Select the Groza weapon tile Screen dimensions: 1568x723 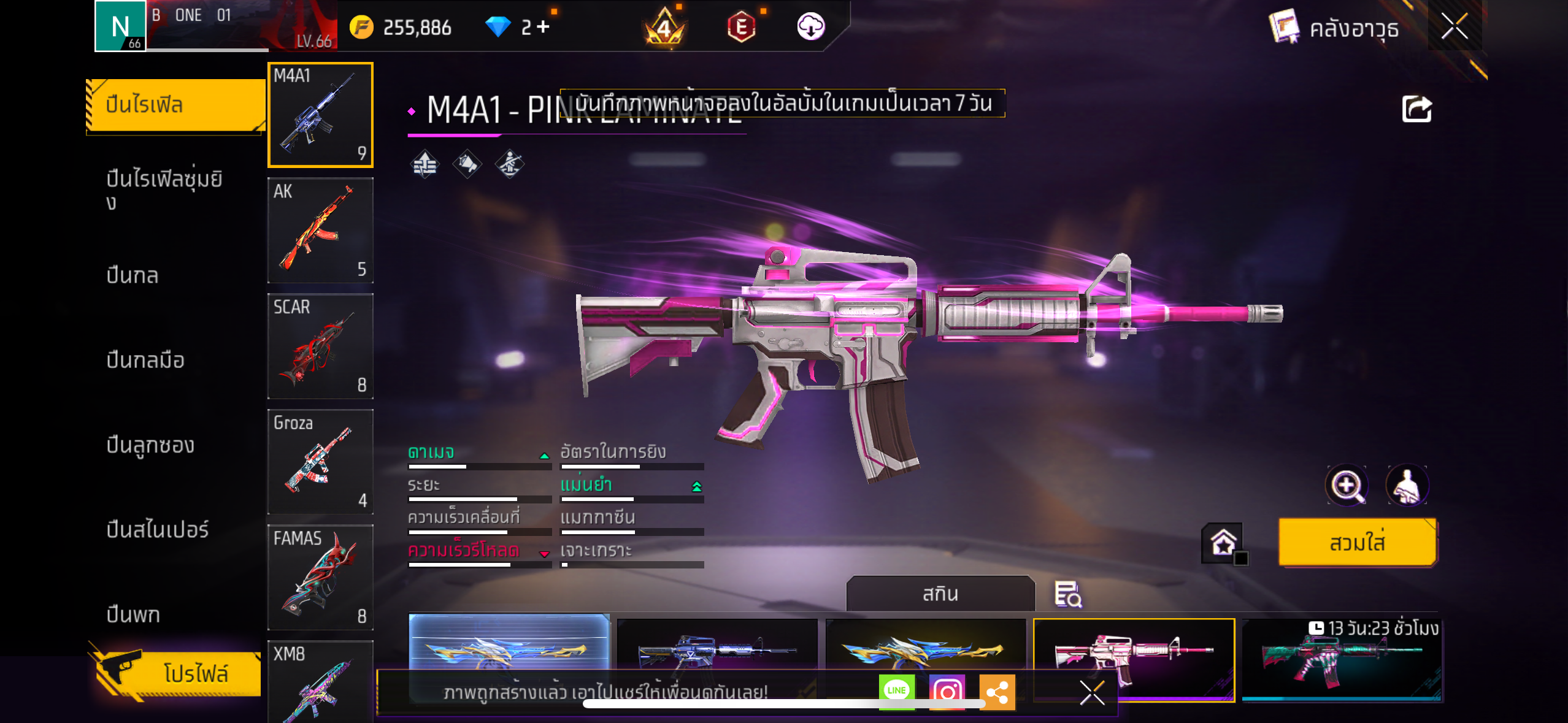320,462
